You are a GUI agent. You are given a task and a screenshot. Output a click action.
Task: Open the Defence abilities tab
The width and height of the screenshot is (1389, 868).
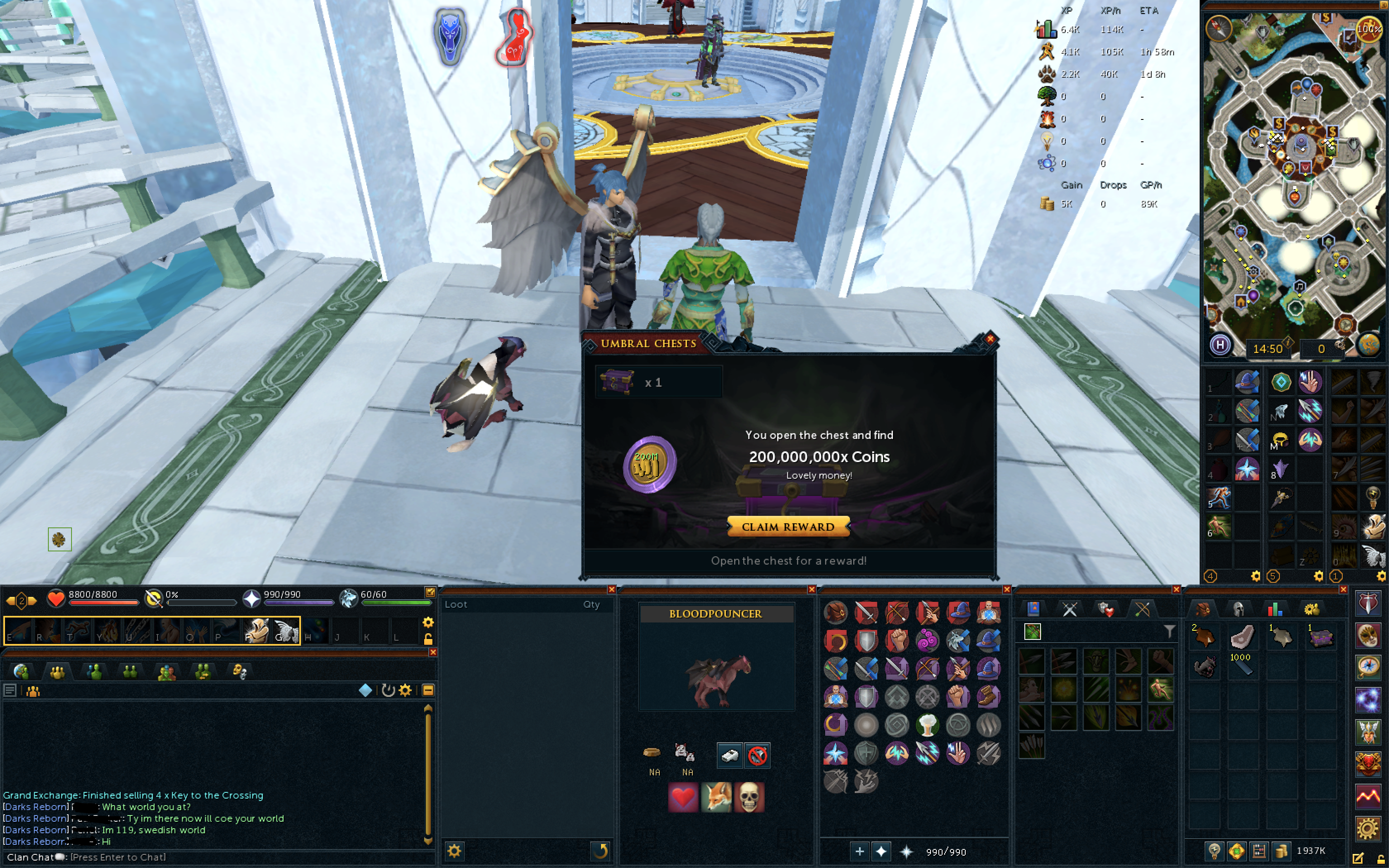point(1105,610)
